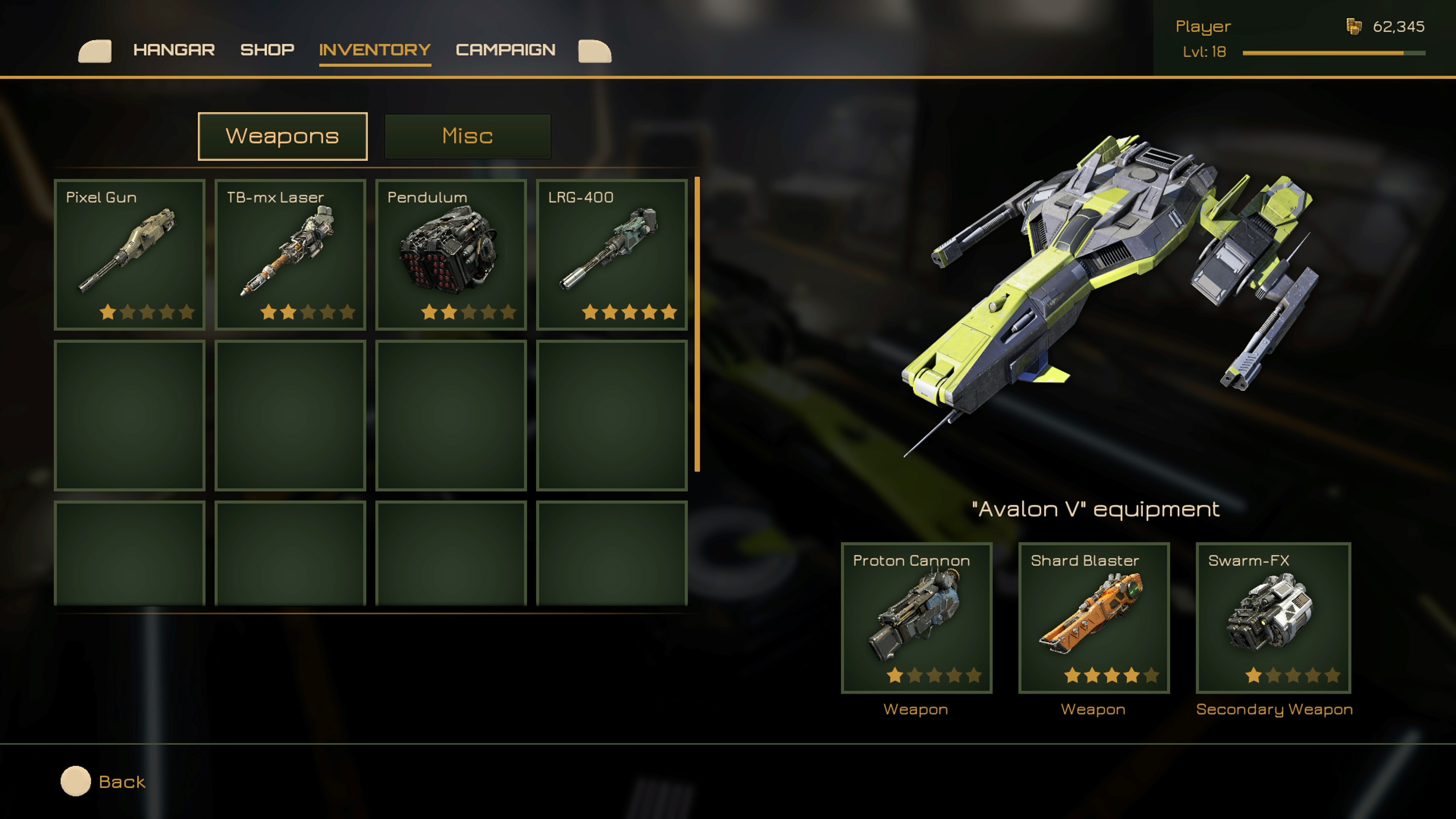1456x819 pixels.
Task: Go to the Shop screen
Action: tap(267, 50)
